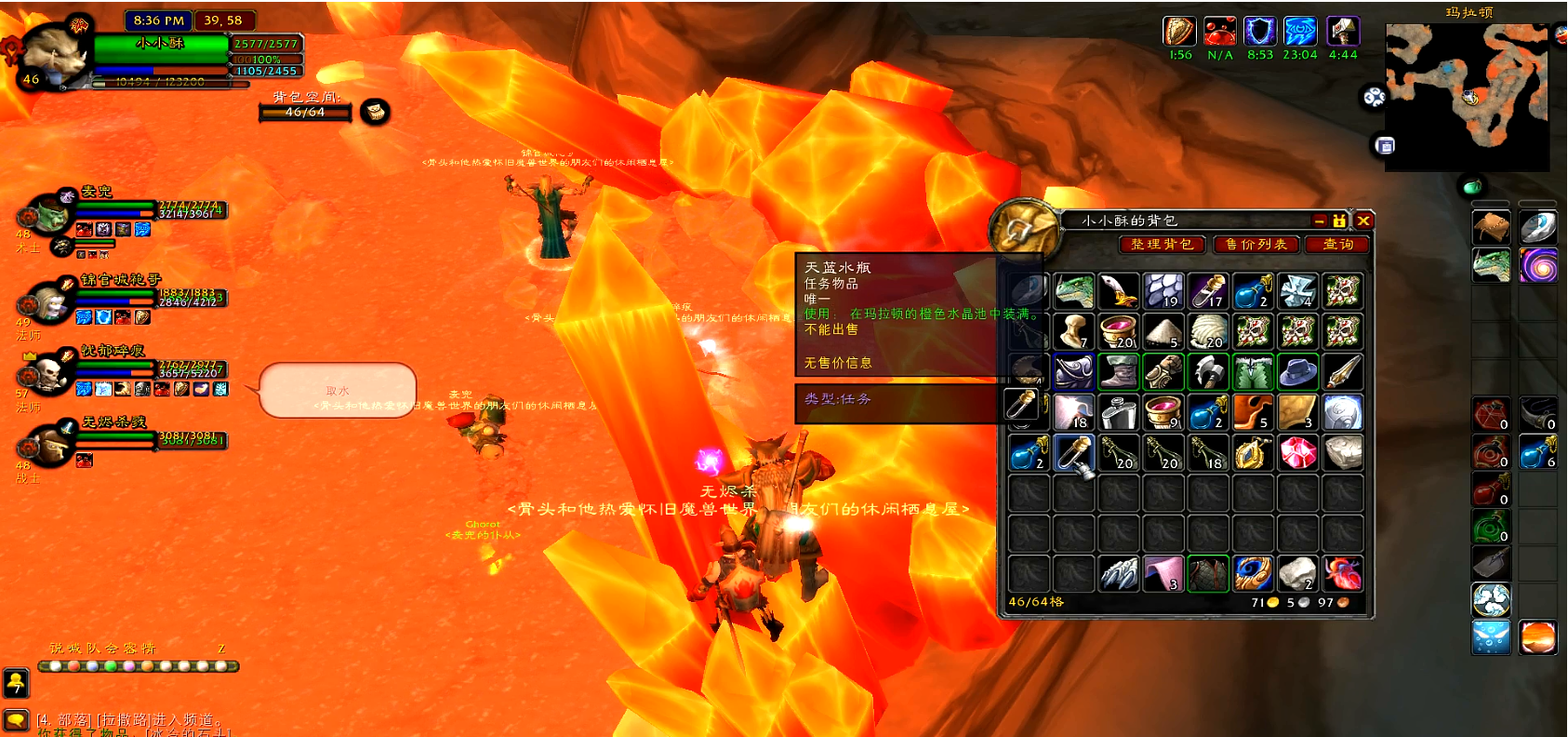
Task: Click the 整理背包 sort bag button
Action: coord(1162,244)
